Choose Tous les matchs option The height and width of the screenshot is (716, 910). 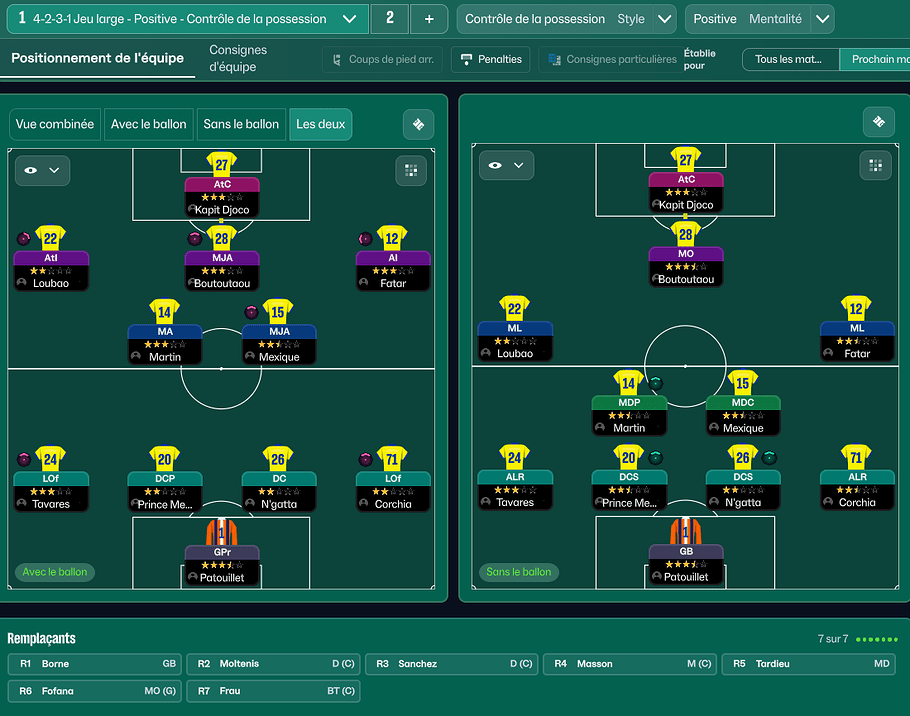[x=789, y=60]
